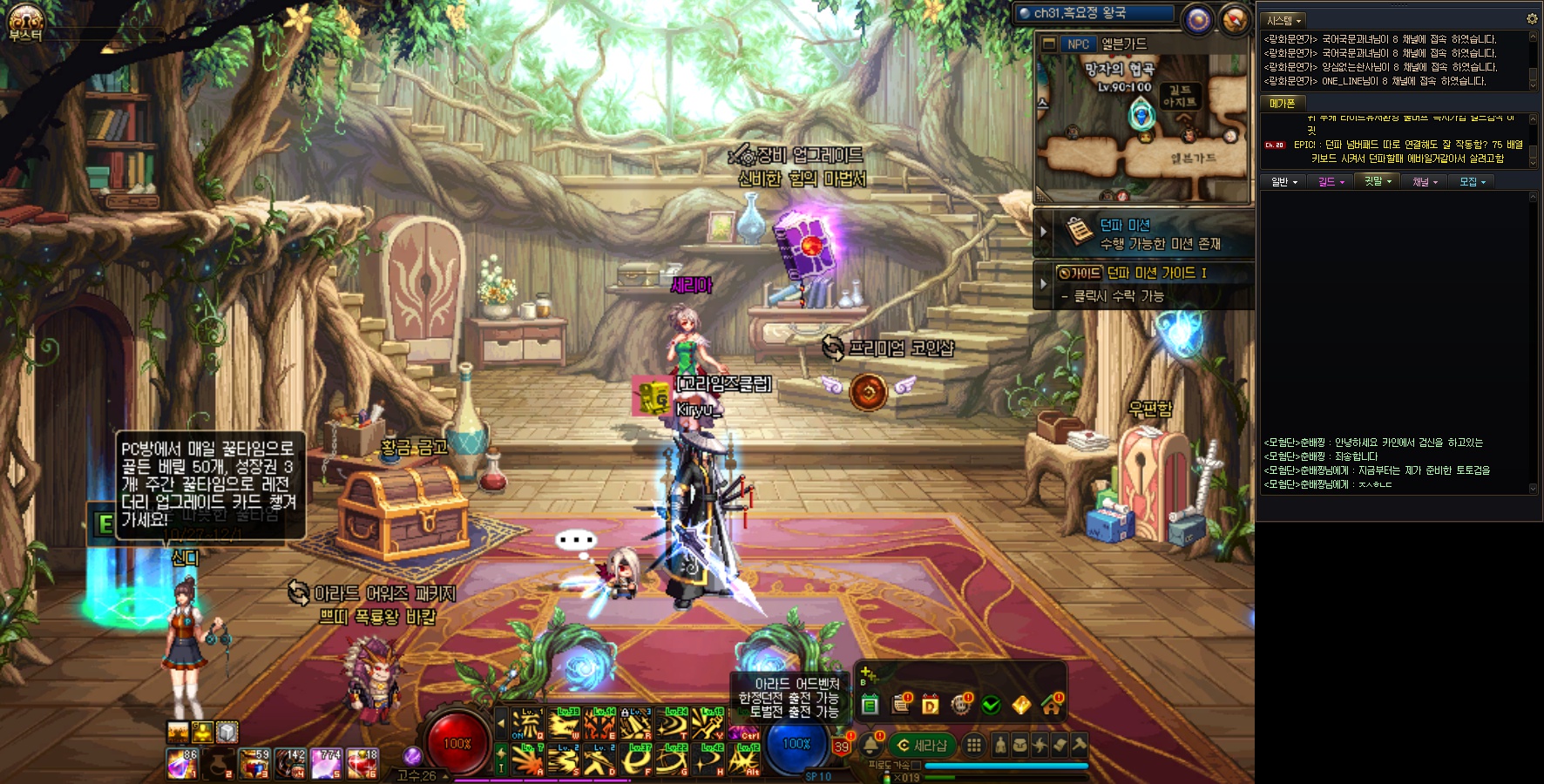The image size is (1544, 784).
Task: Switch to the 길드 chat tab
Action: pos(1331,182)
